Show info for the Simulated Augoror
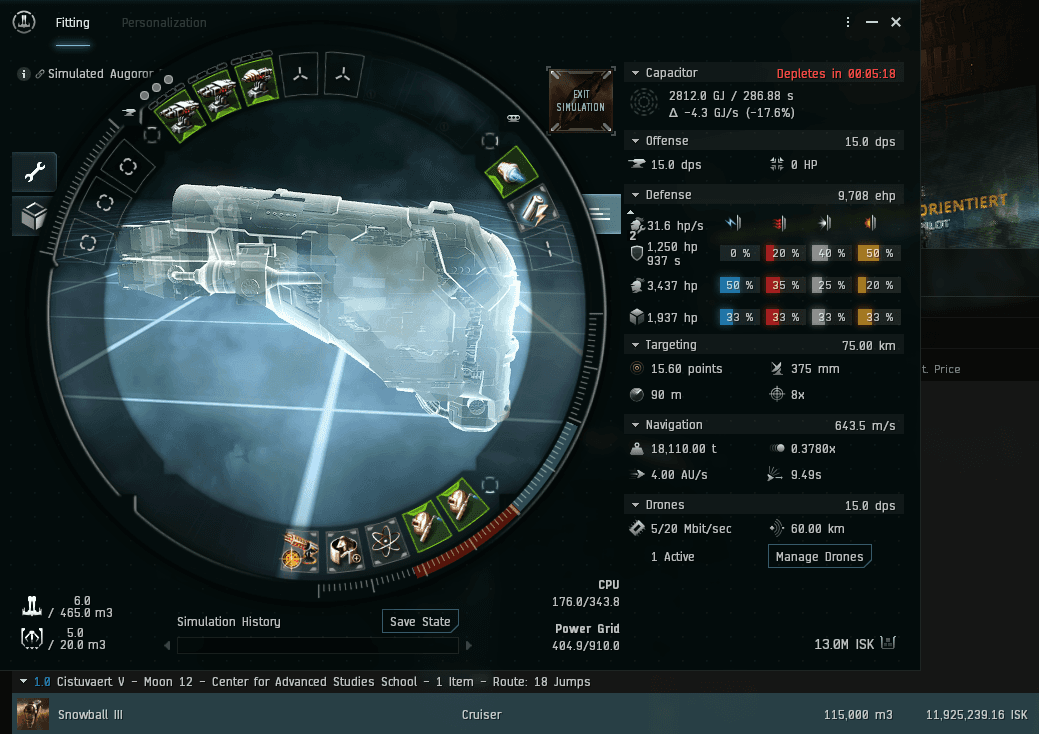Viewport: 1039px width, 734px height. 25,74
